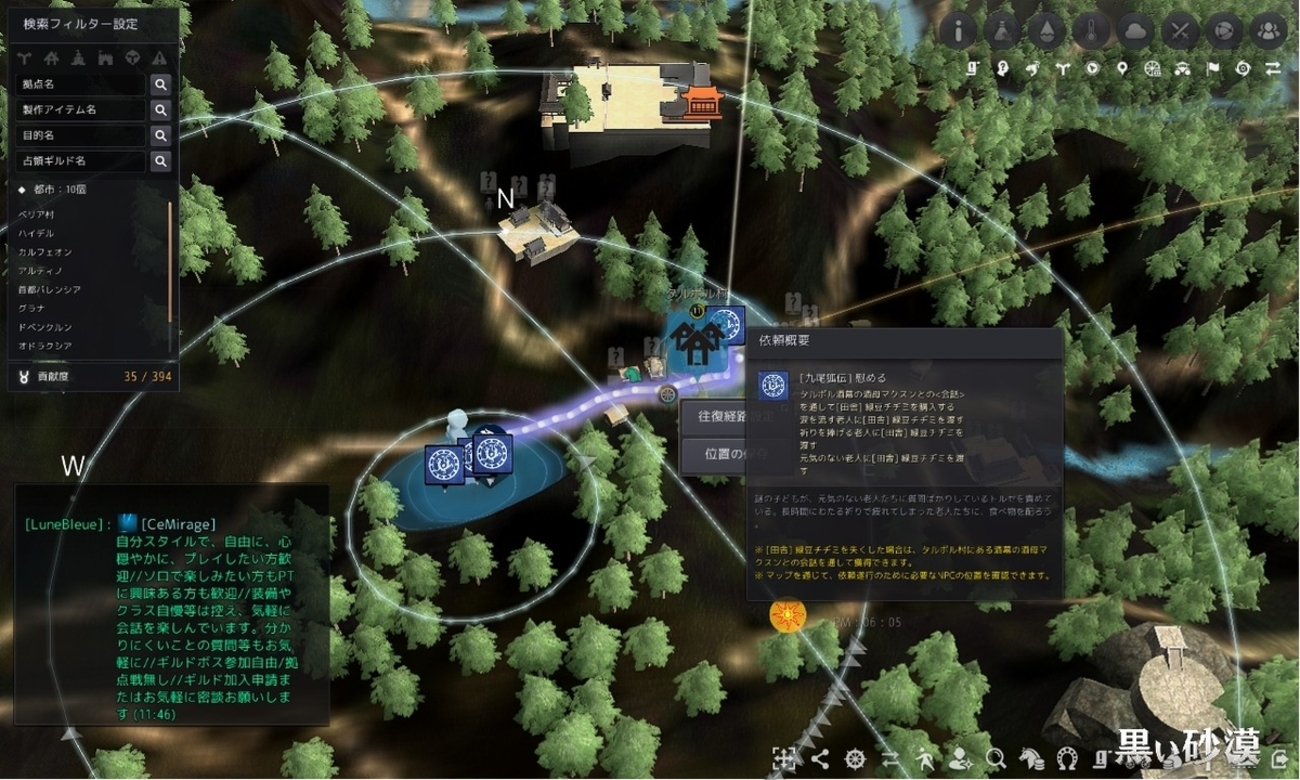The height and width of the screenshot is (780, 1300).
Task: Choose カルフェオン in the city list
Action: (45, 252)
